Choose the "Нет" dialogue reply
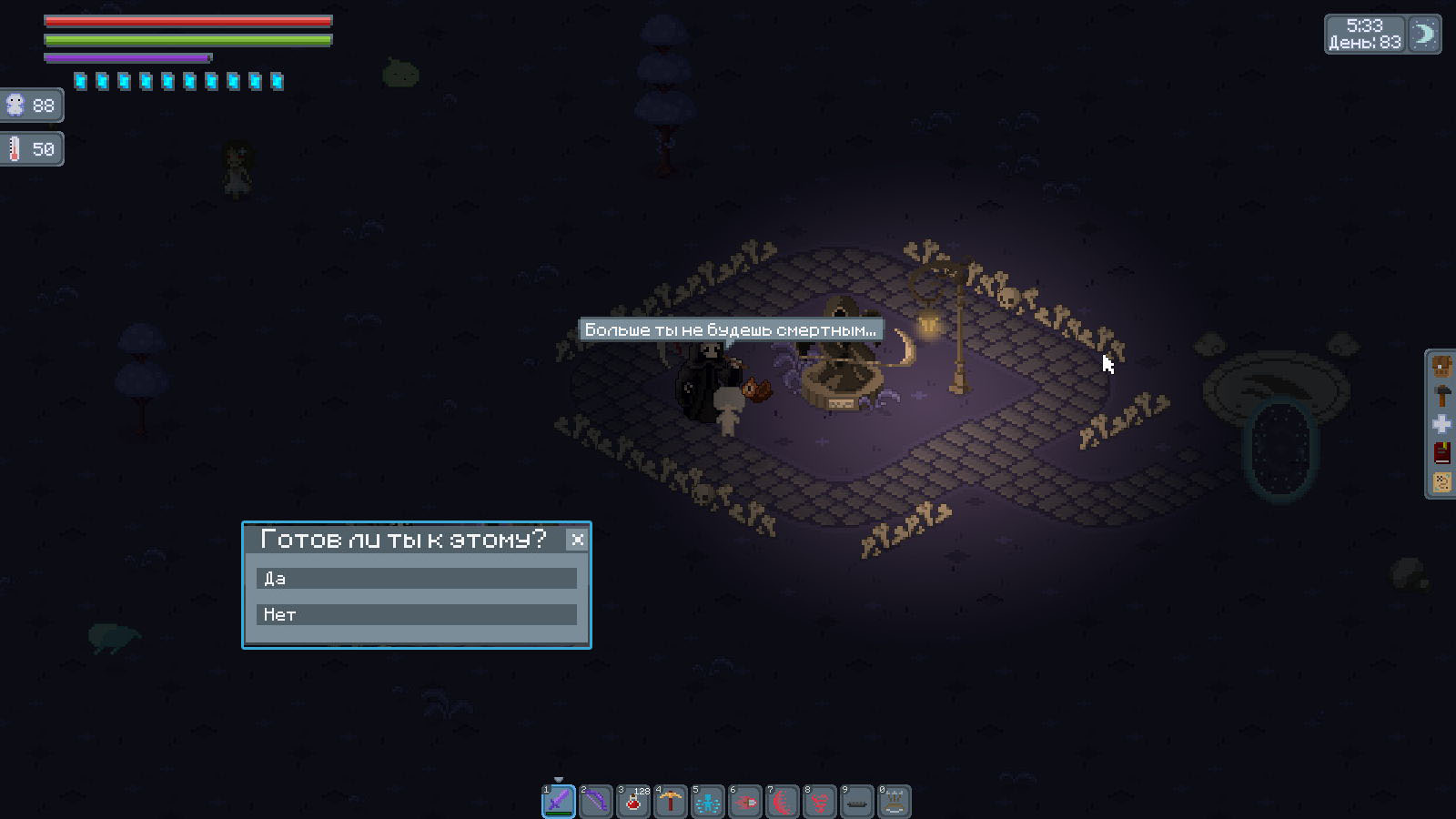 click(x=416, y=615)
